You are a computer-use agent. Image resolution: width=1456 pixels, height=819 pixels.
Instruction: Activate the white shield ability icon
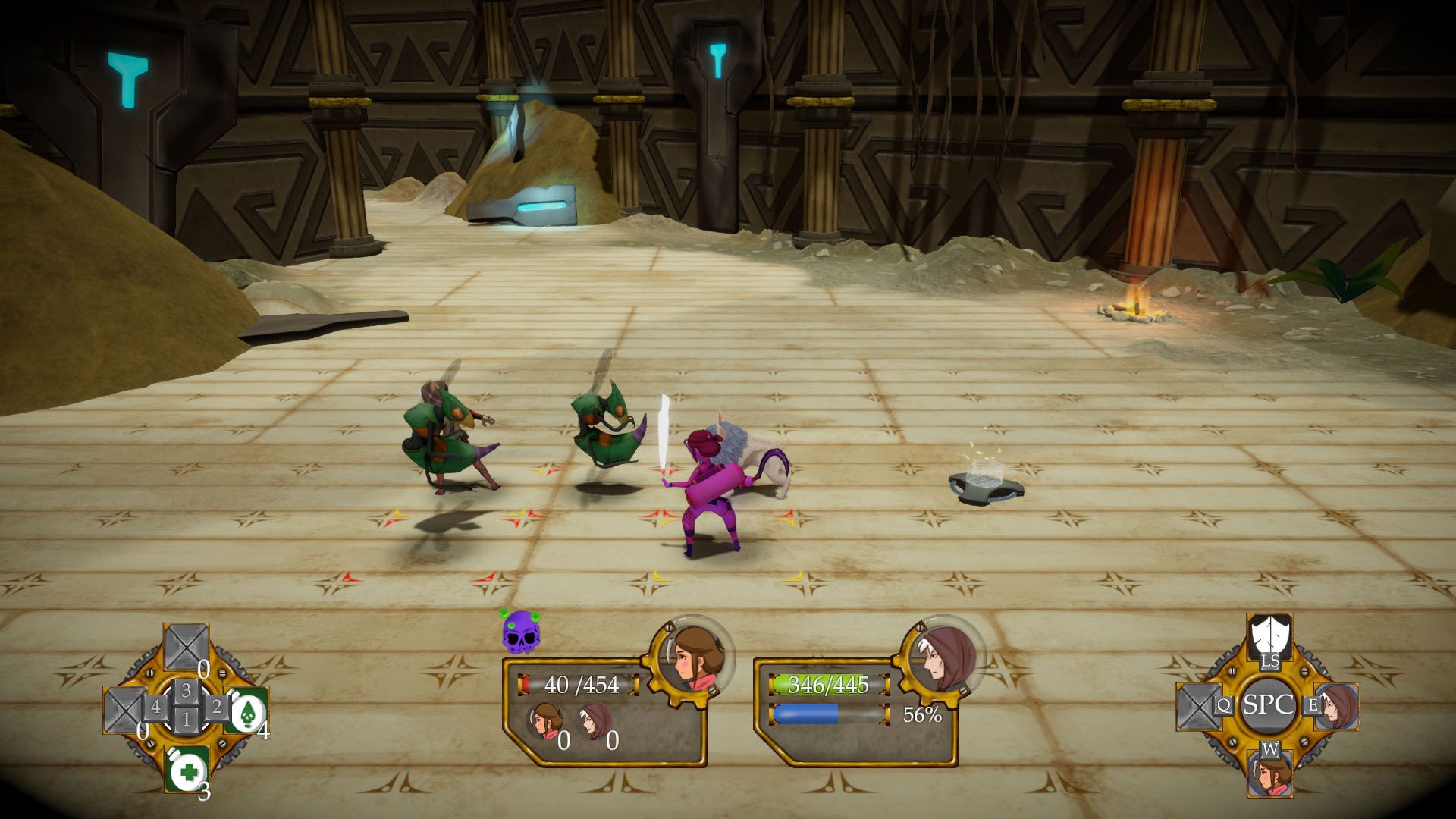[1269, 634]
